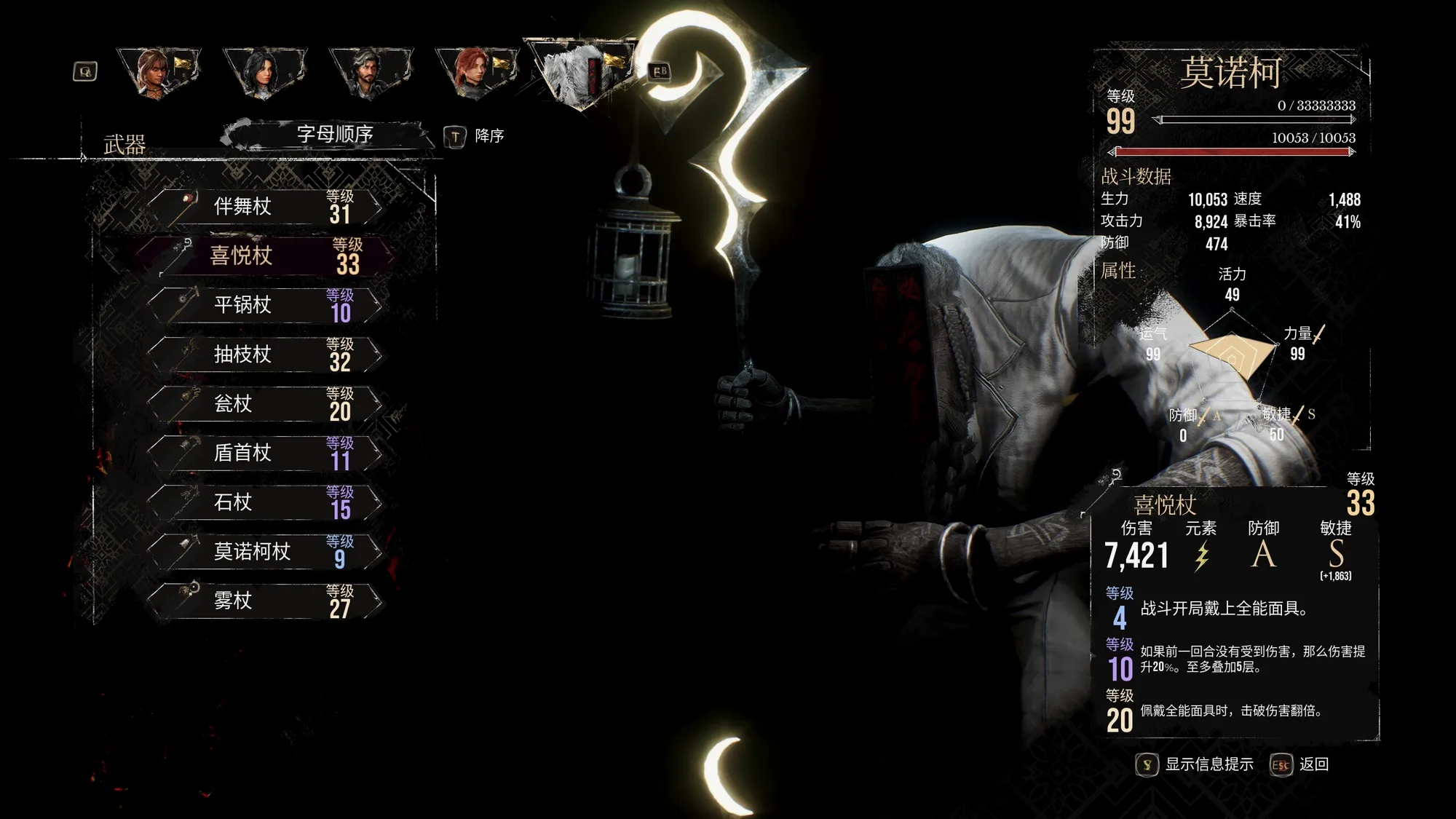Screen dimensions: 1456x819
Task: Equip the 瓮杖 weapon
Action: point(266,404)
